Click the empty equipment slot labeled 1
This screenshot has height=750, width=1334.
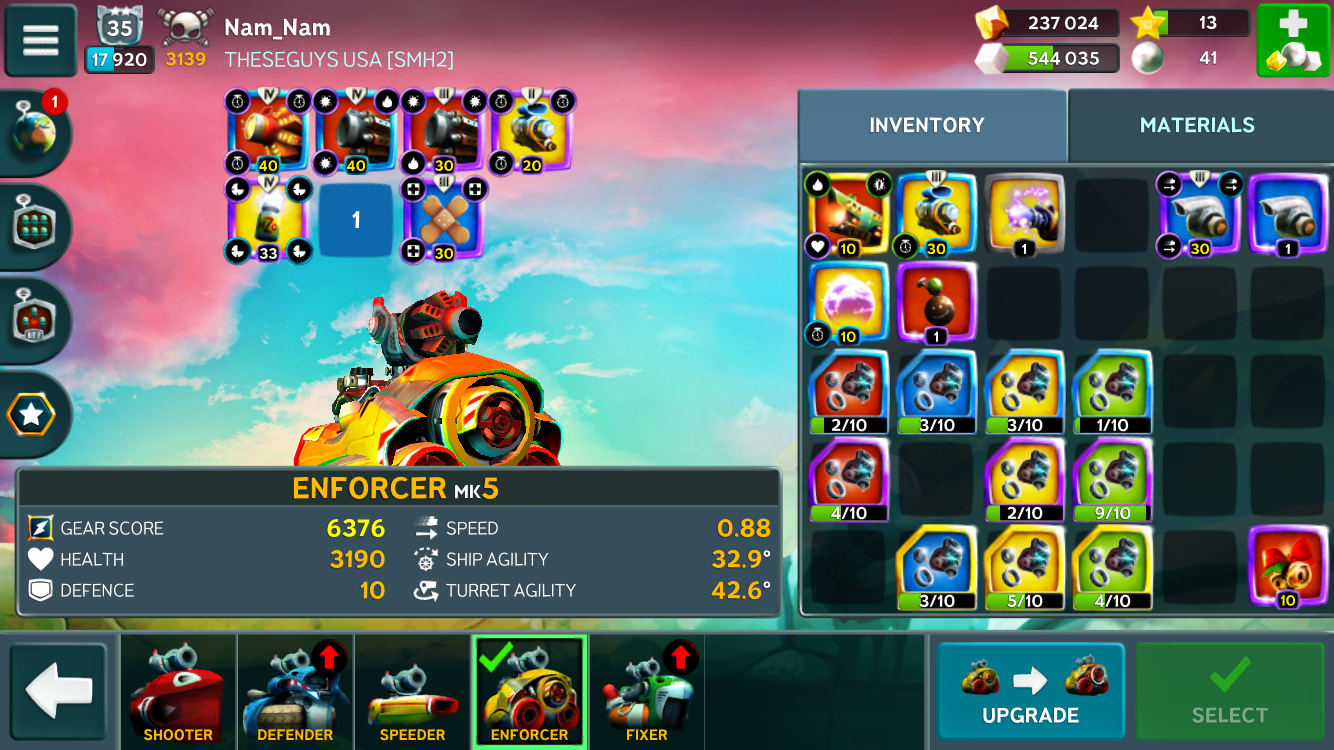pos(356,220)
